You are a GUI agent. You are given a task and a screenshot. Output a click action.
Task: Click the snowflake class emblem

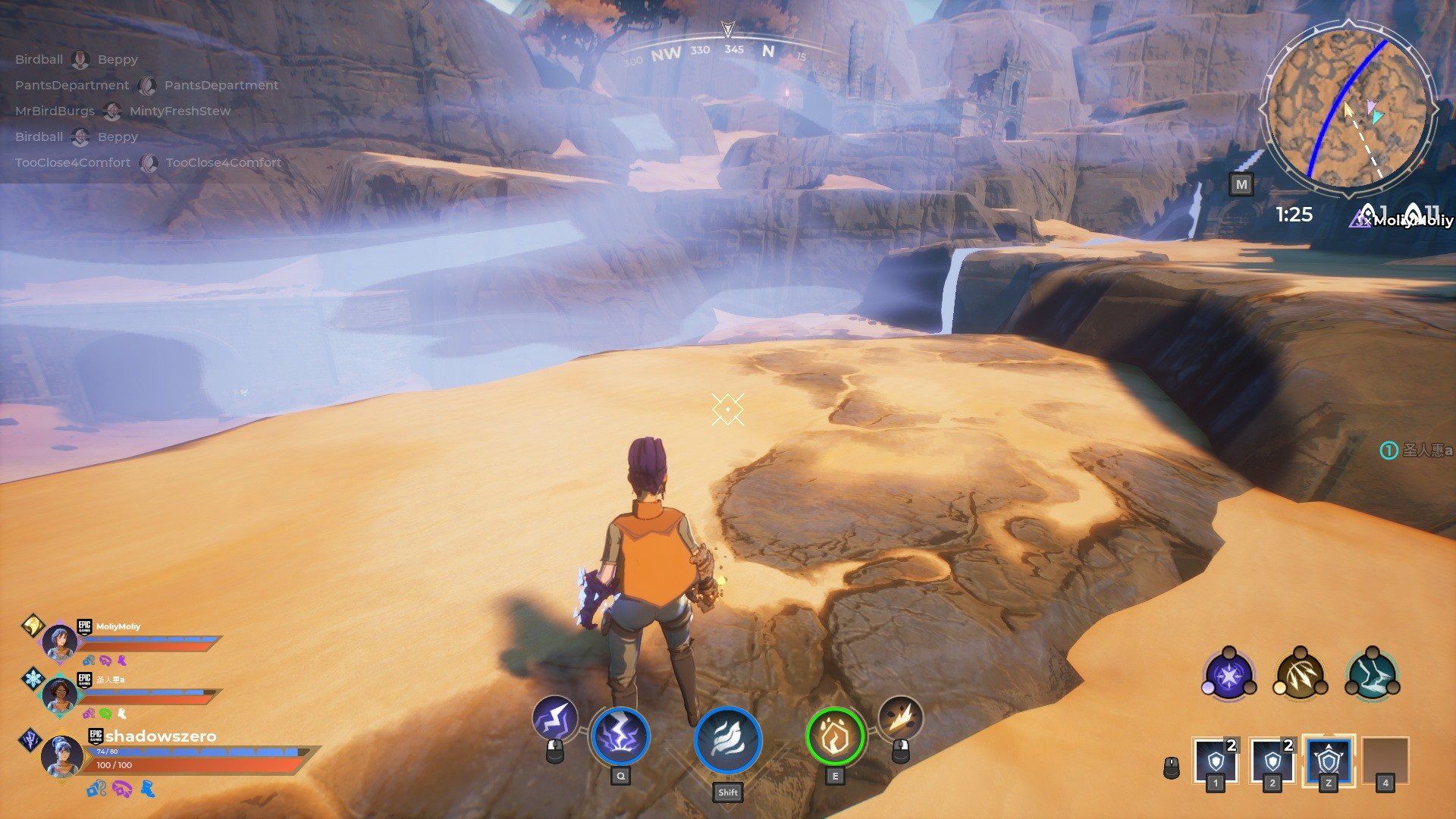tap(33, 678)
